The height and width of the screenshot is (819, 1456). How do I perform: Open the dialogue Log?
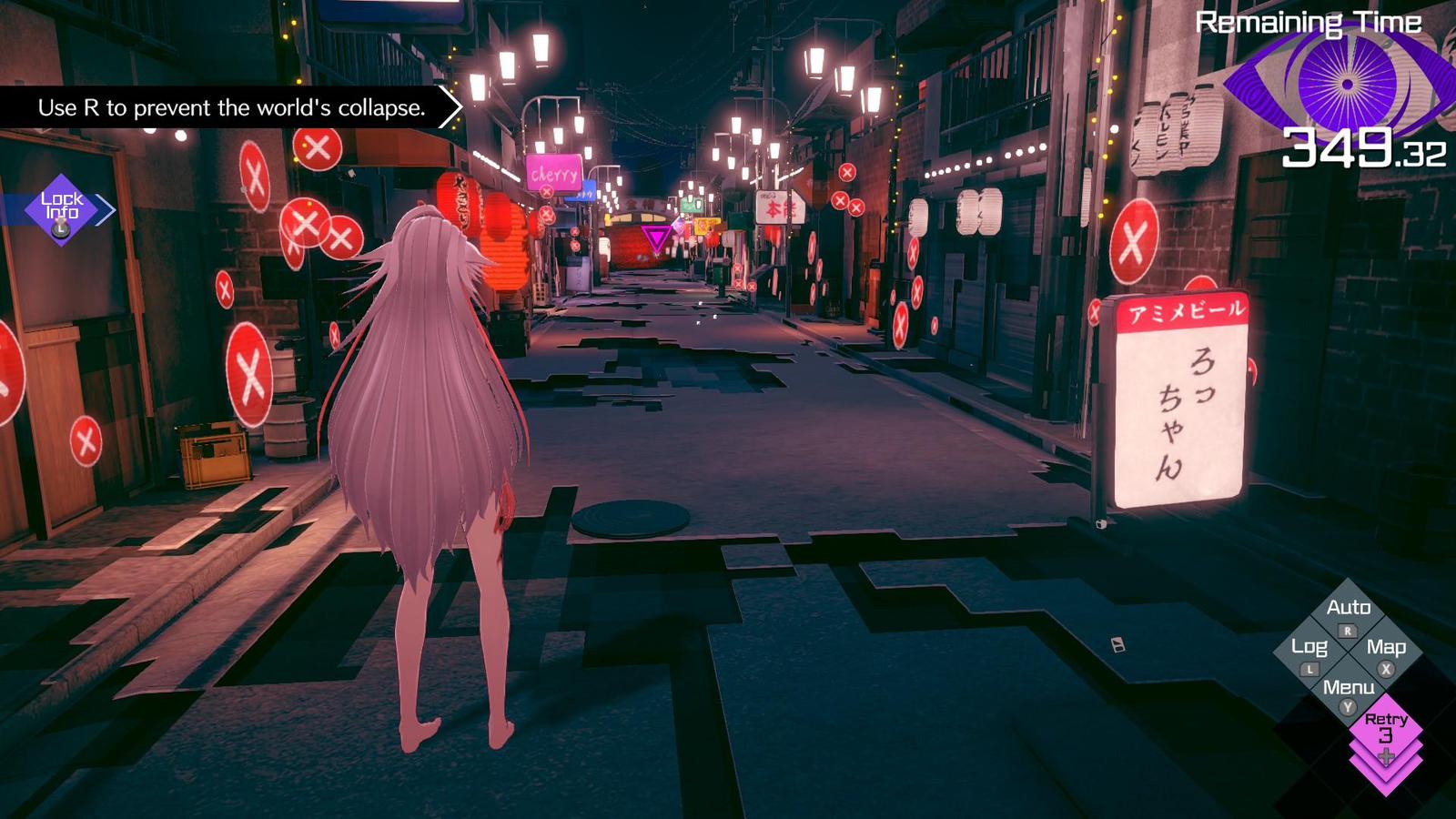(x=1310, y=648)
